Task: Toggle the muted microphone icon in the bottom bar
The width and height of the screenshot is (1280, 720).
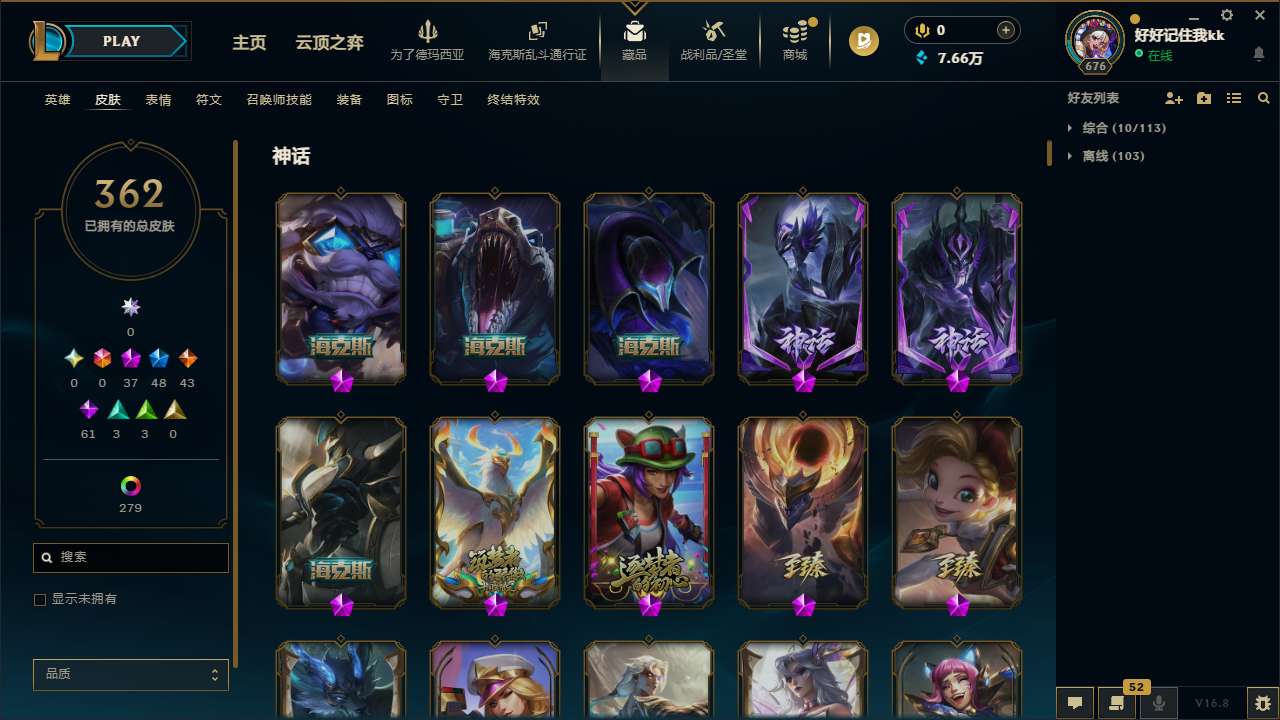Action: 1159,703
